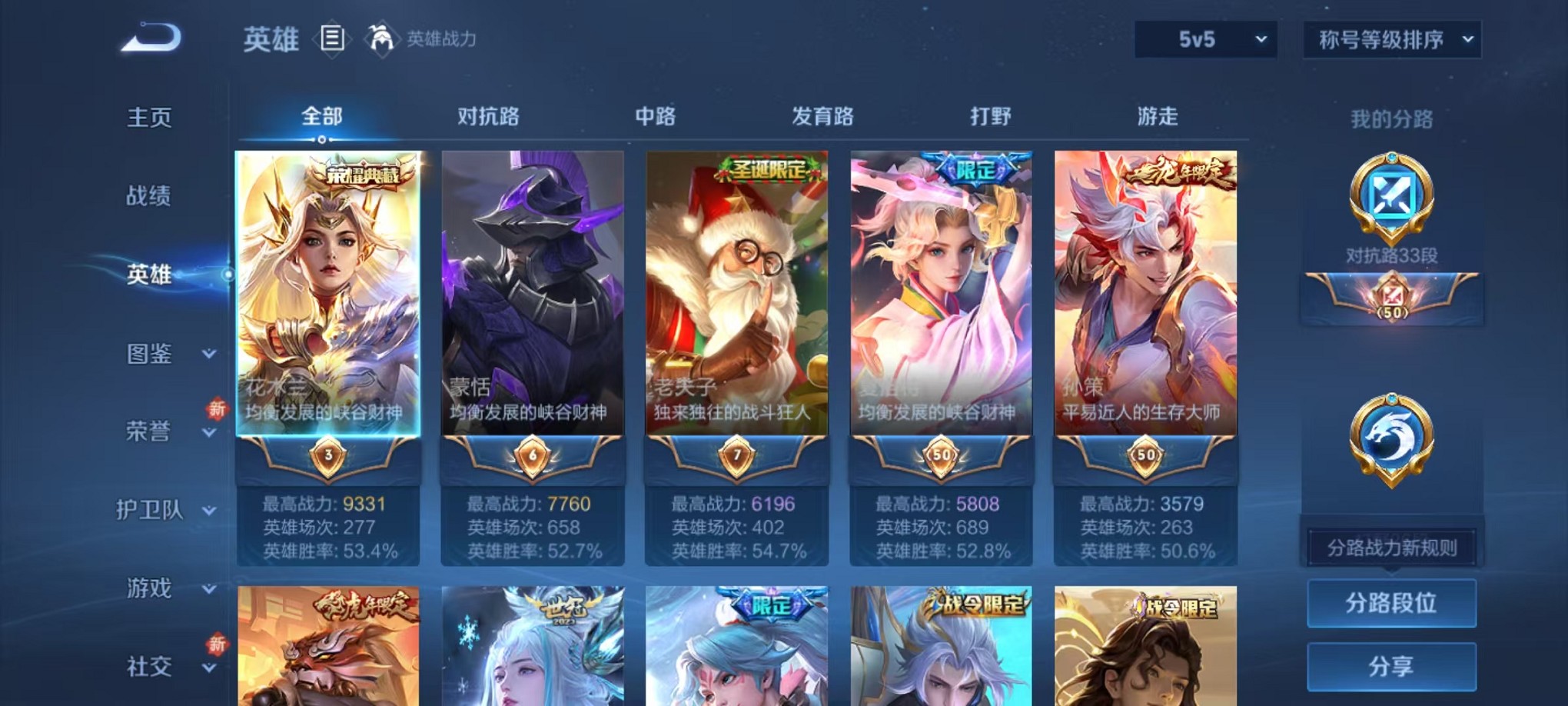
Task: Click the game logo icon at top left
Action: 151,38
